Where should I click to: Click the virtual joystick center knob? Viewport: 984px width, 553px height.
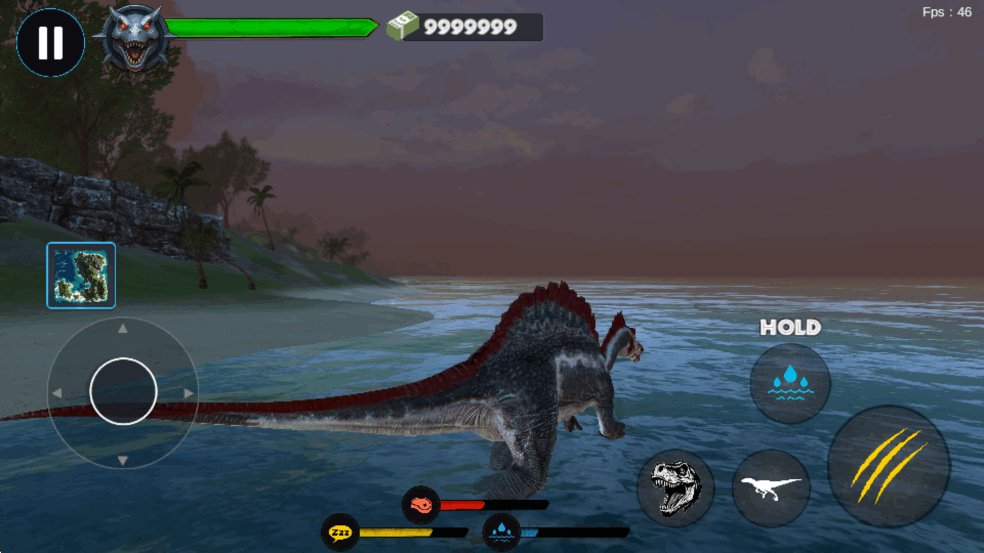[123, 391]
